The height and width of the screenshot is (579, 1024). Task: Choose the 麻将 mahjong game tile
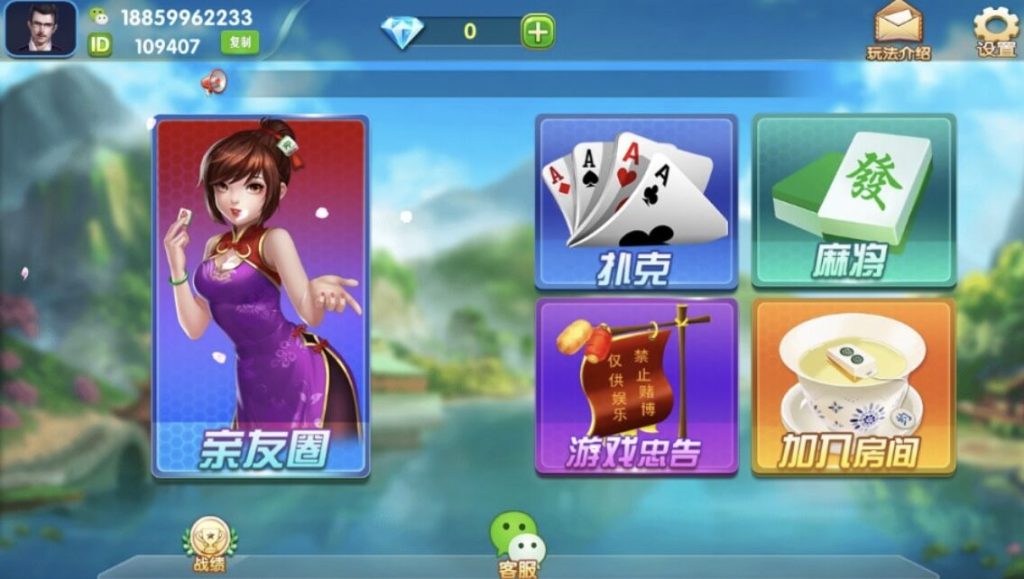(x=853, y=202)
